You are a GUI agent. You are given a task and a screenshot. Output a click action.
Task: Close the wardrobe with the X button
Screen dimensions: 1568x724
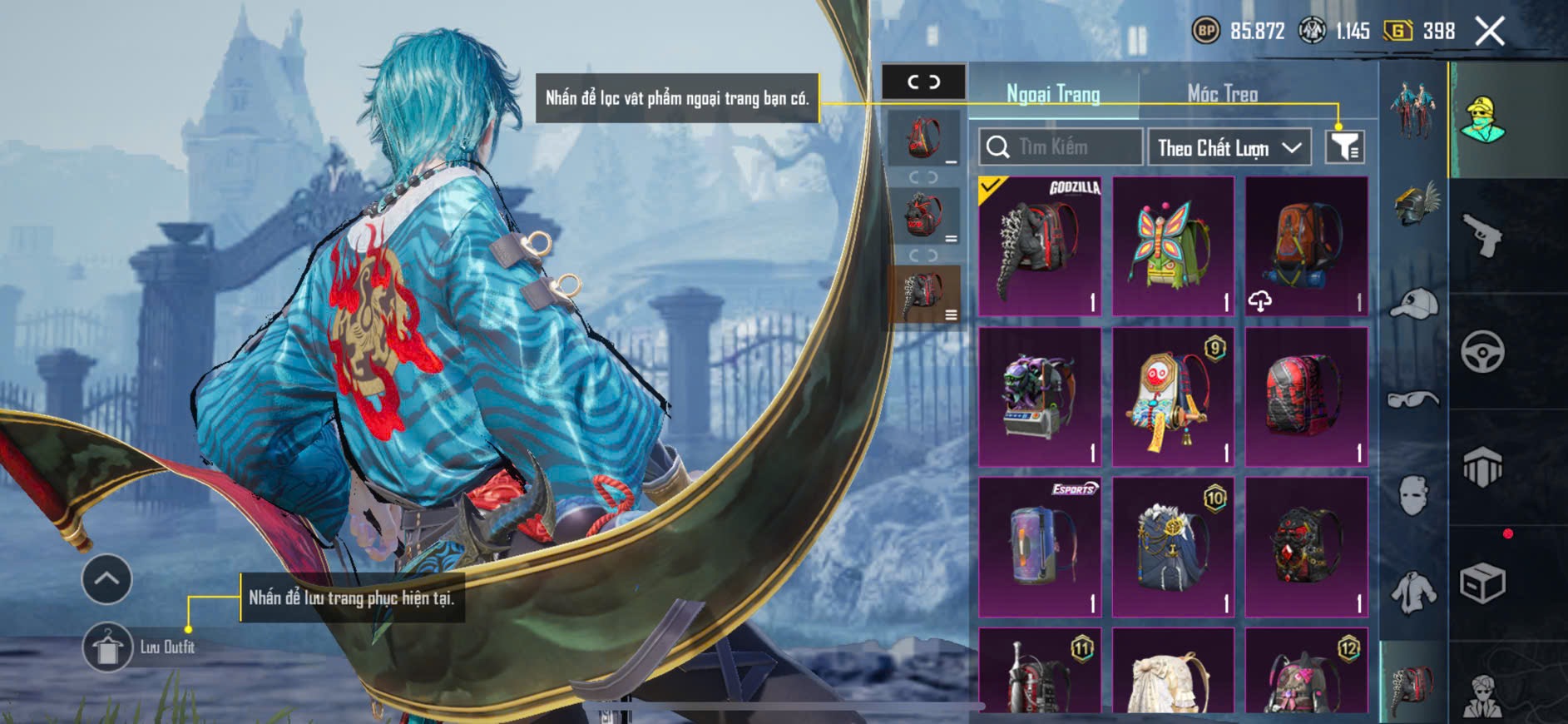click(x=1489, y=32)
